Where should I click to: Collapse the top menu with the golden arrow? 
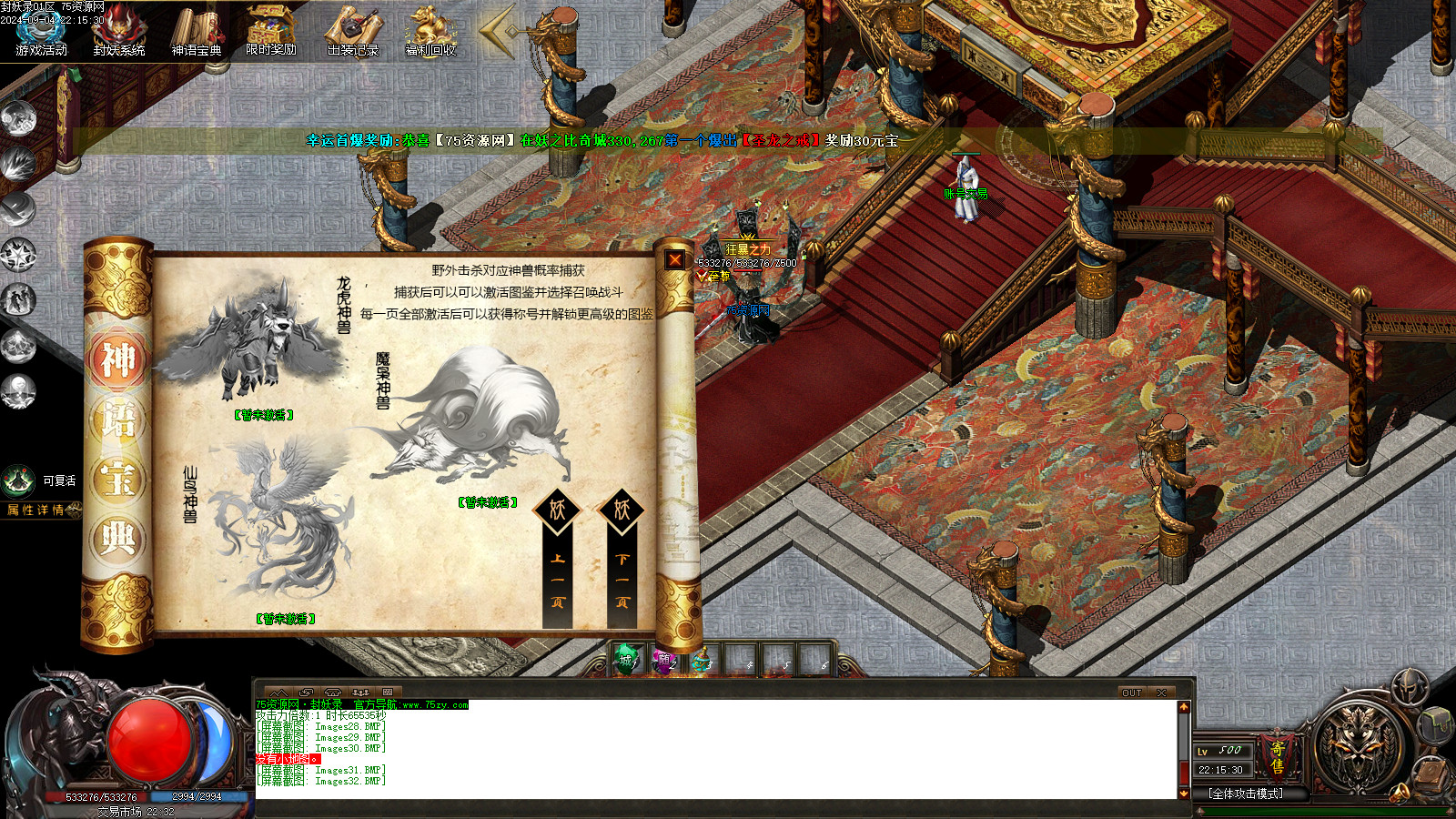pos(498,32)
